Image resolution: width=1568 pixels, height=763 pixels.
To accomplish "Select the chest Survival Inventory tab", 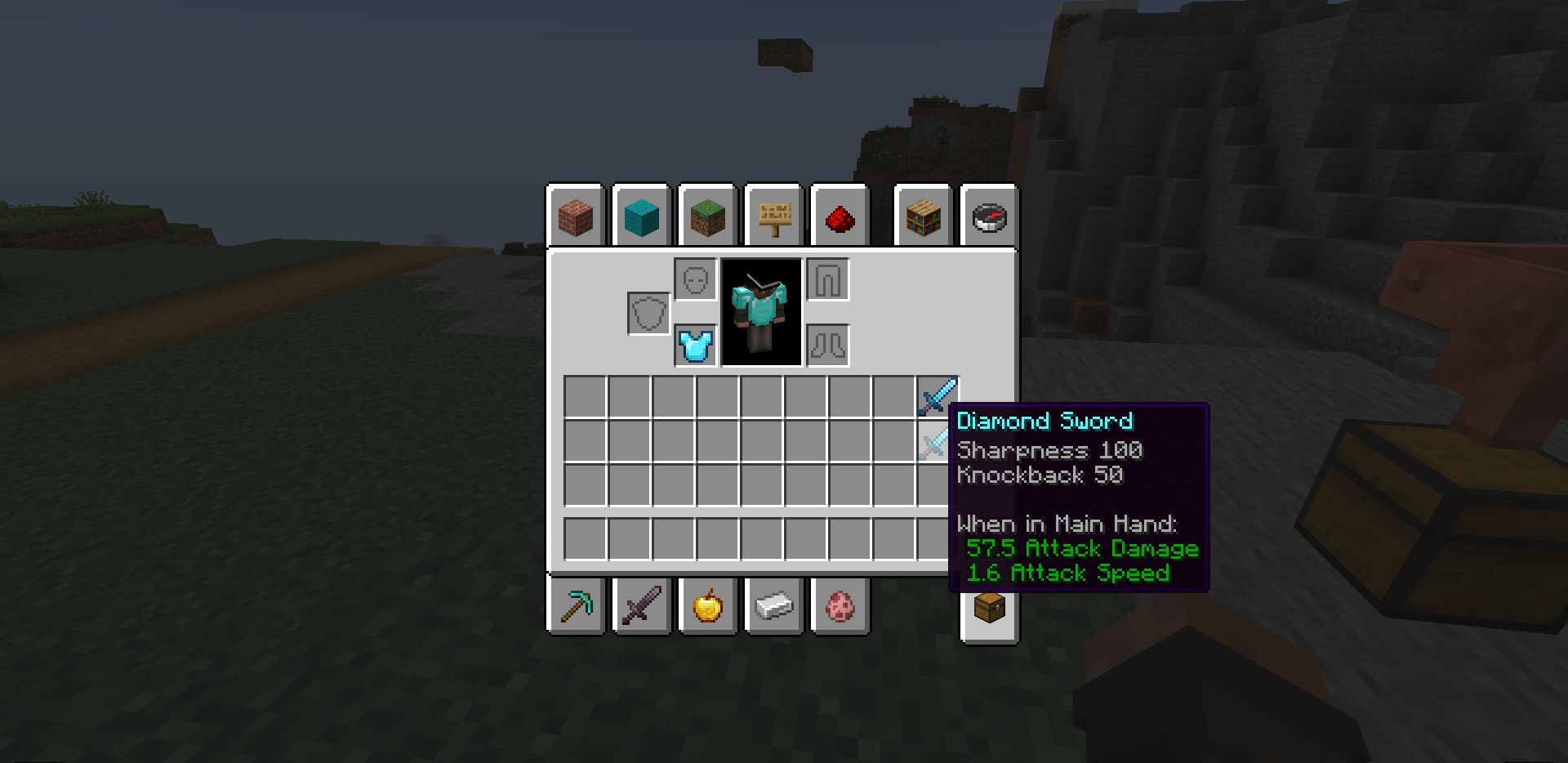I will pos(990,609).
